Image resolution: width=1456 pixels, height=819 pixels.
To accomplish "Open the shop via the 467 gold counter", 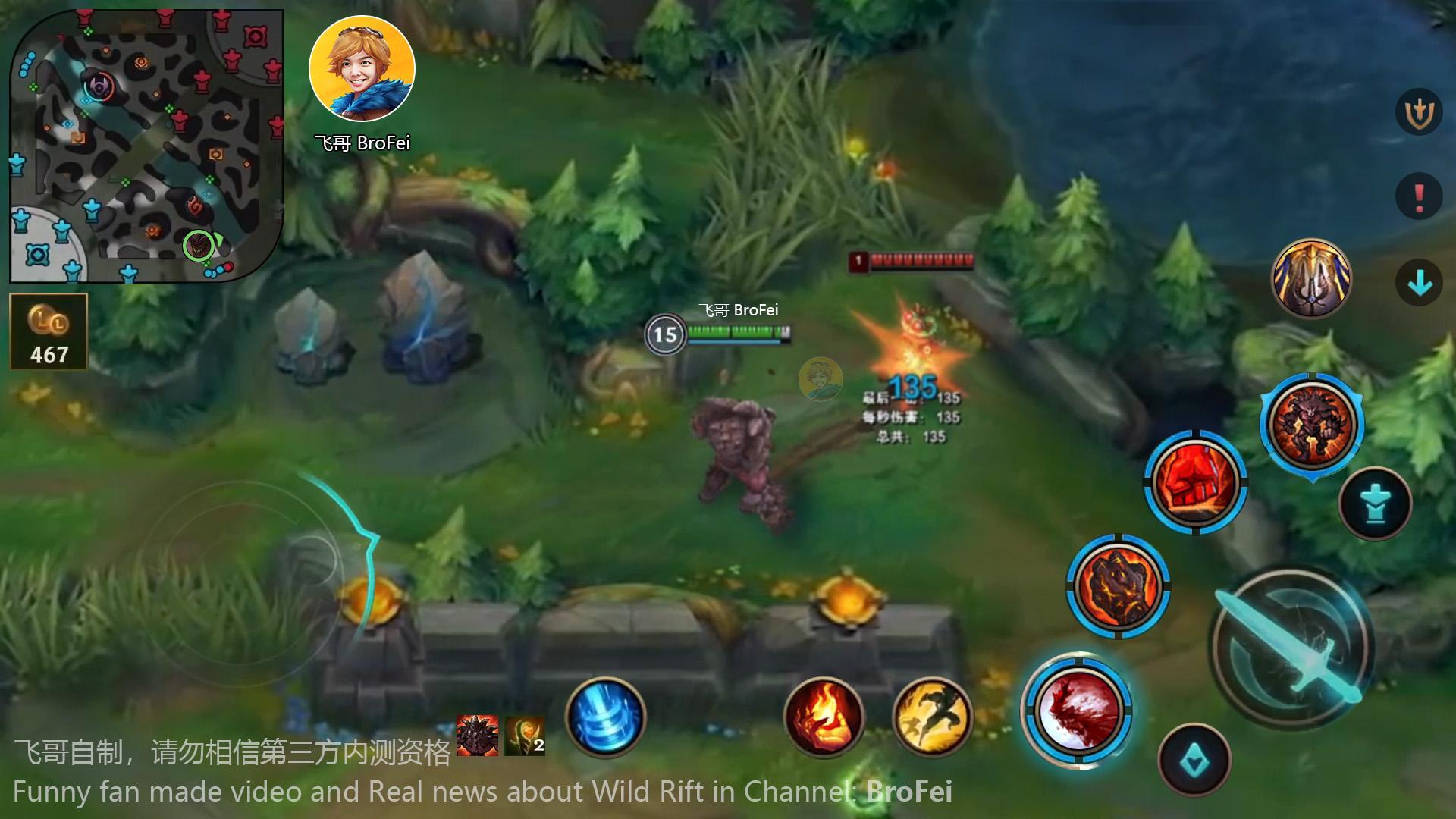I will click(49, 332).
